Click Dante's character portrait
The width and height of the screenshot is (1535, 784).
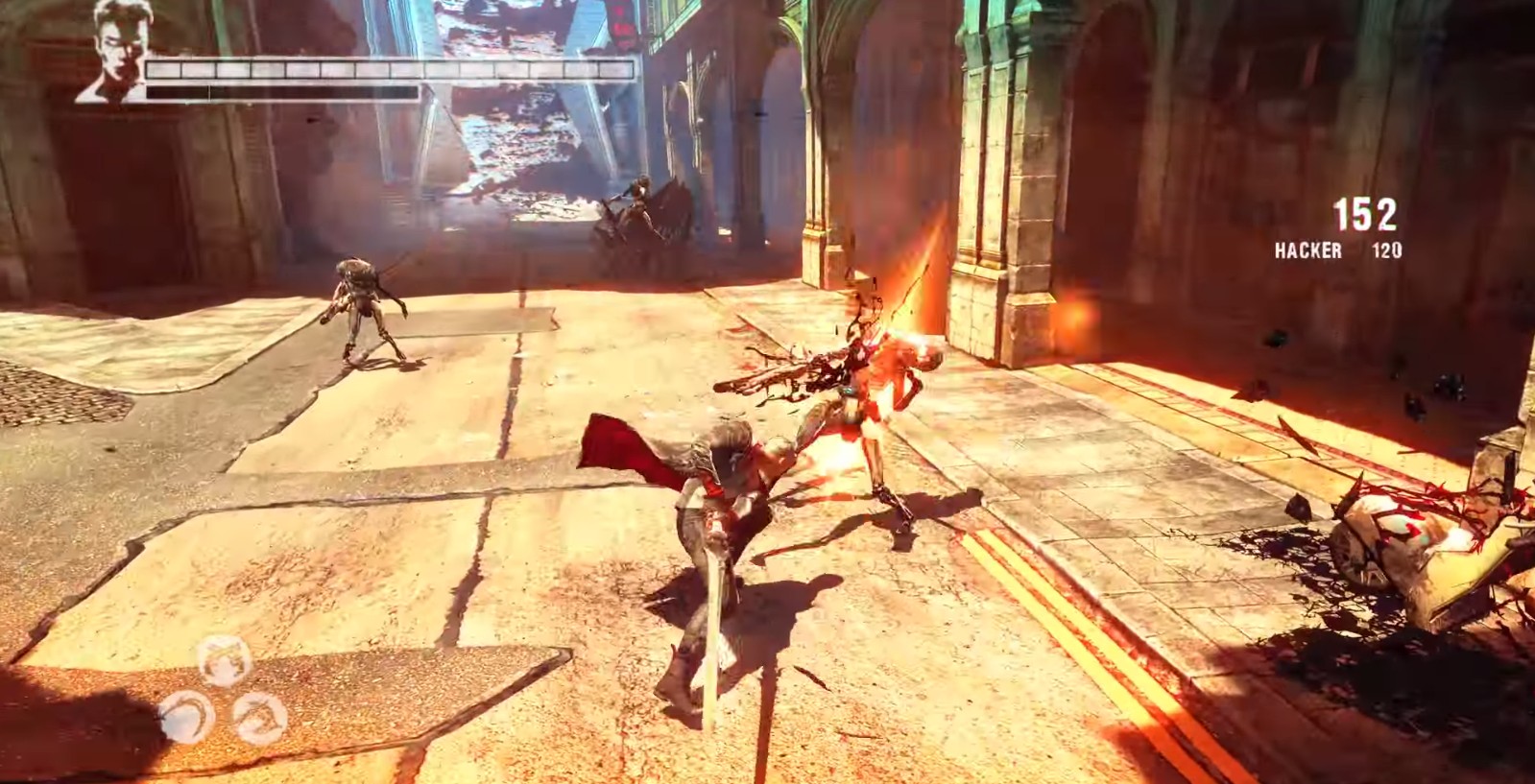point(117,52)
